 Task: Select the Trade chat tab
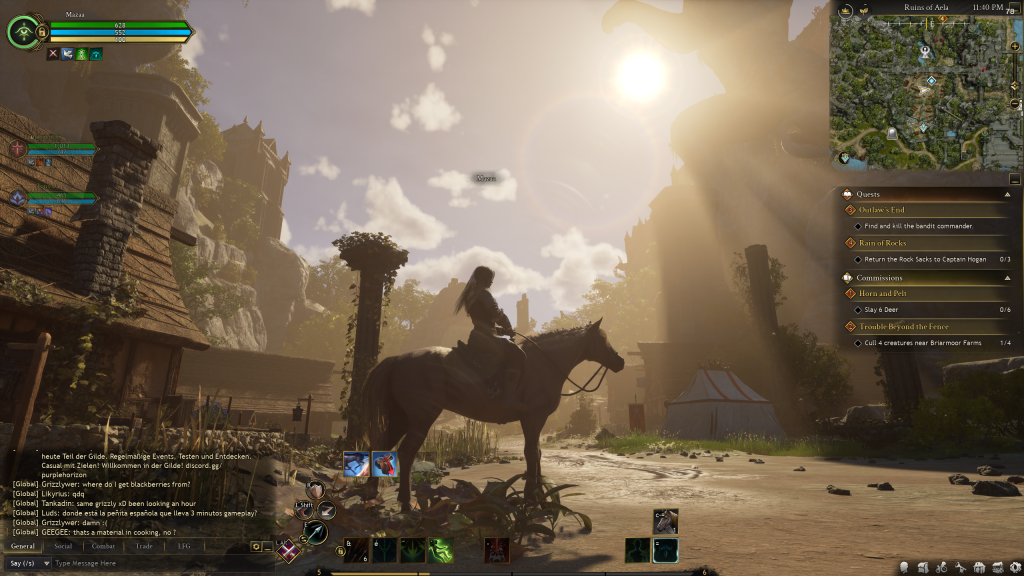(x=144, y=546)
